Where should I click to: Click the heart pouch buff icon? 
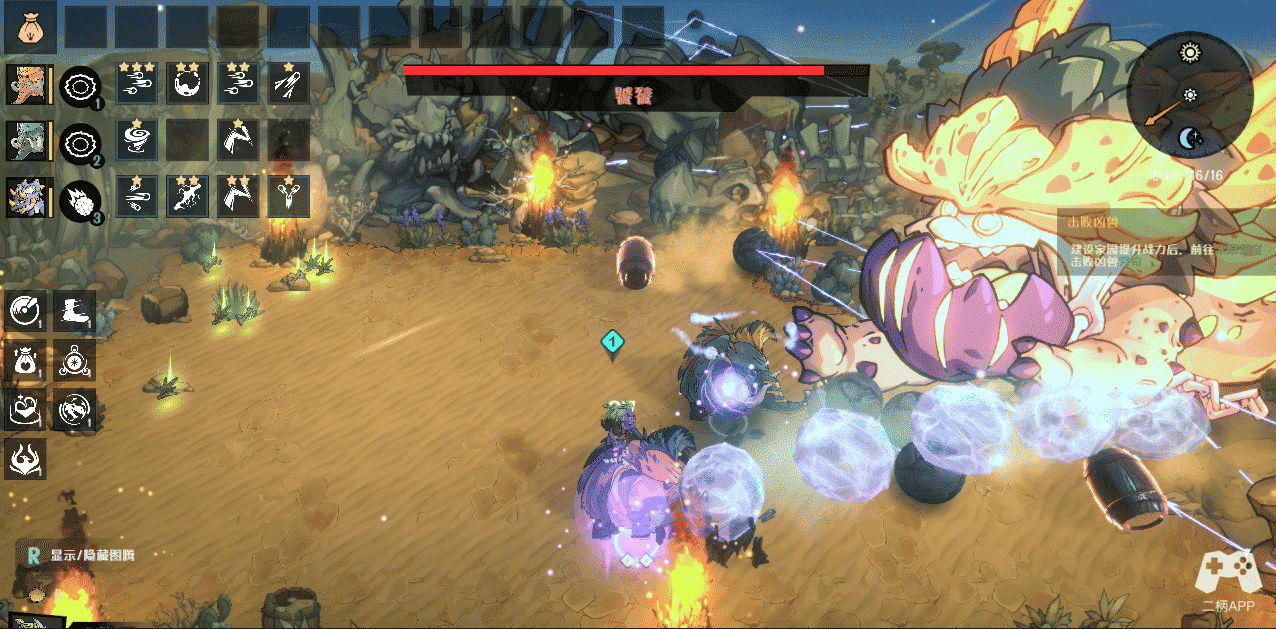coord(24,360)
